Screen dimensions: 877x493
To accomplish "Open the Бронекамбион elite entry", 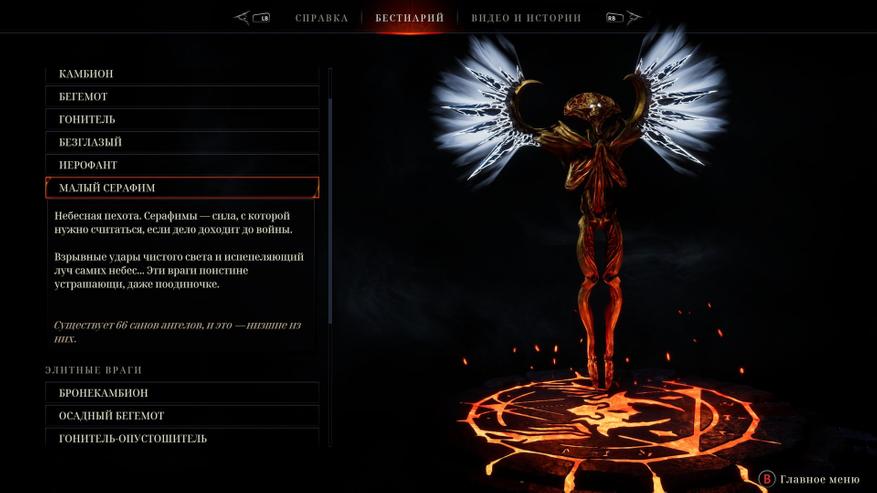I will (x=182, y=393).
